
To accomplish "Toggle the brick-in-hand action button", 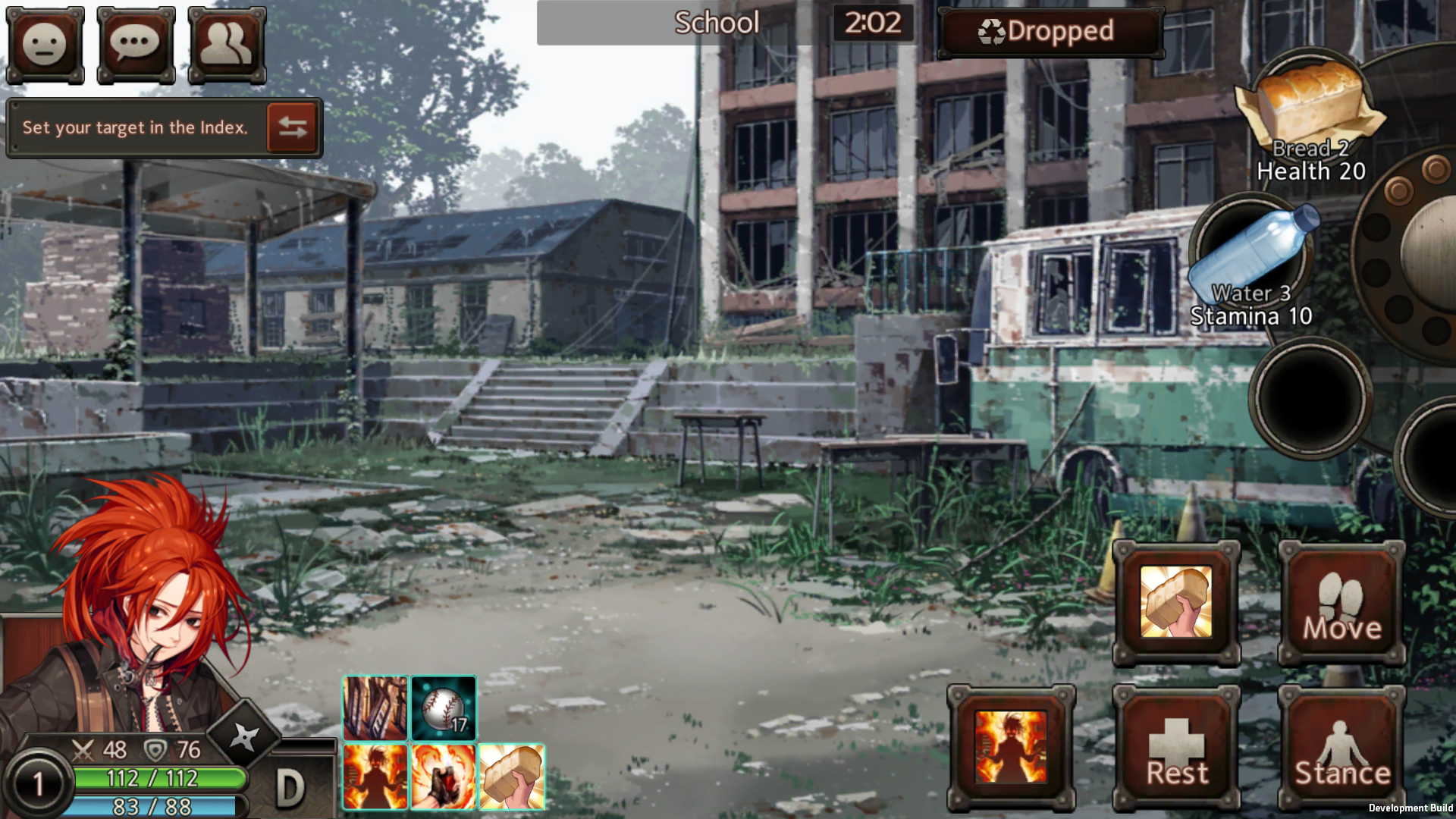I will click(x=1176, y=603).
